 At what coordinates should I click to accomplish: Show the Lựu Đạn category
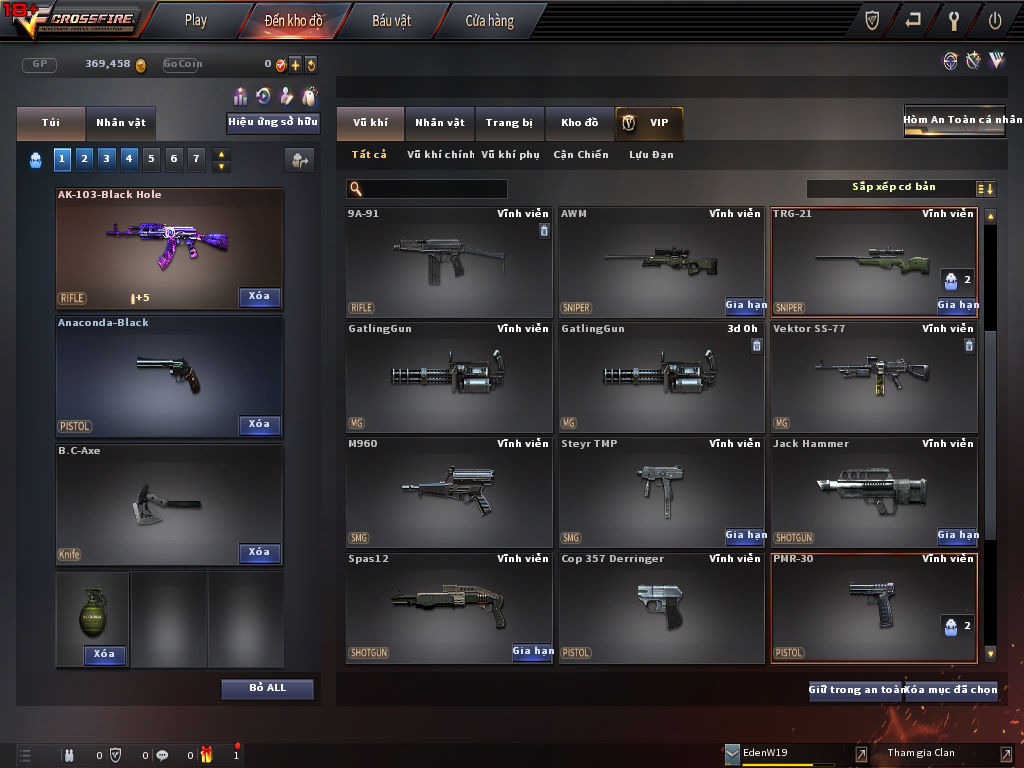tap(651, 155)
